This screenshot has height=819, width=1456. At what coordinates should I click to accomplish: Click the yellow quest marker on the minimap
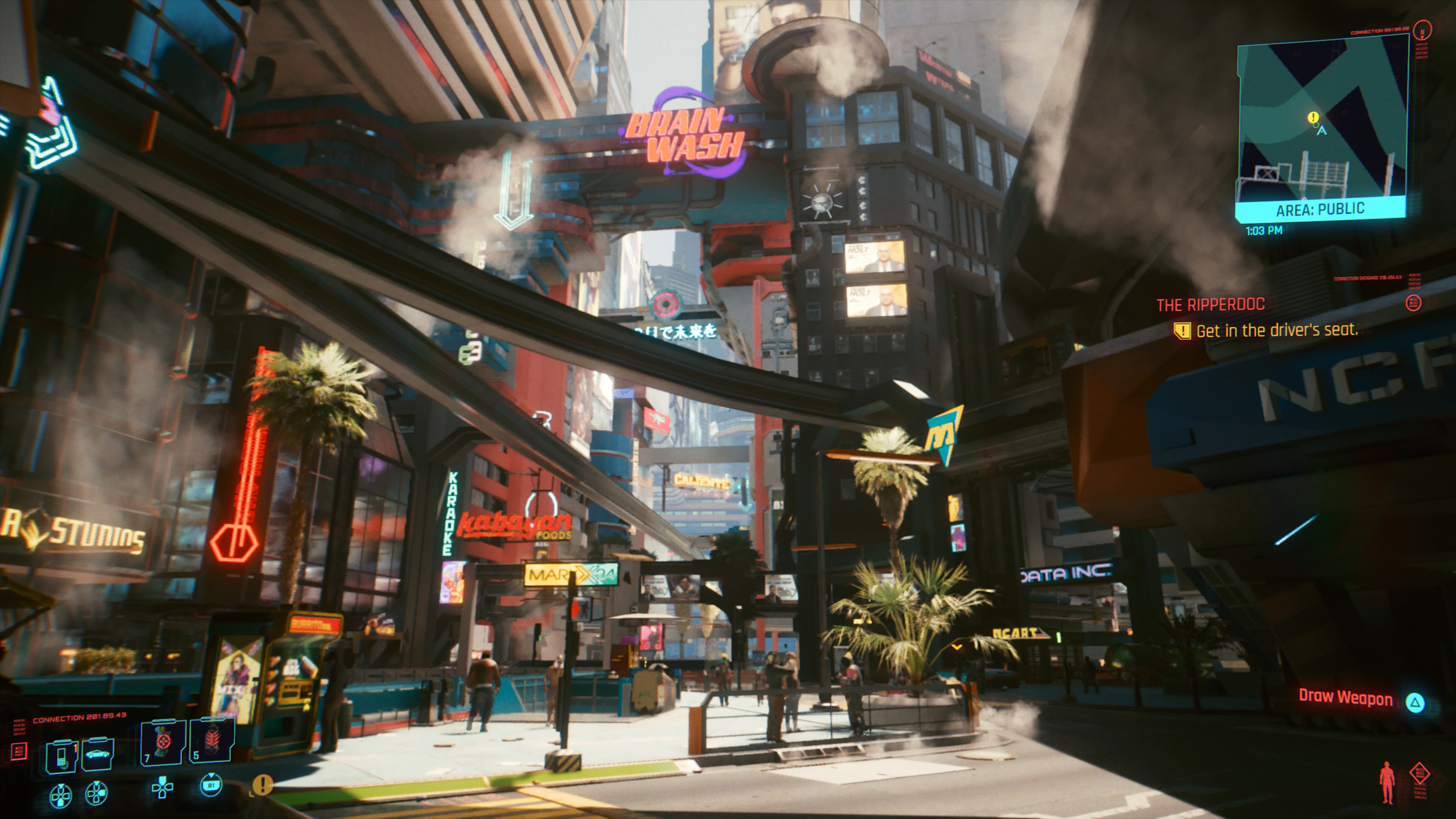(x=1313, y=118)
